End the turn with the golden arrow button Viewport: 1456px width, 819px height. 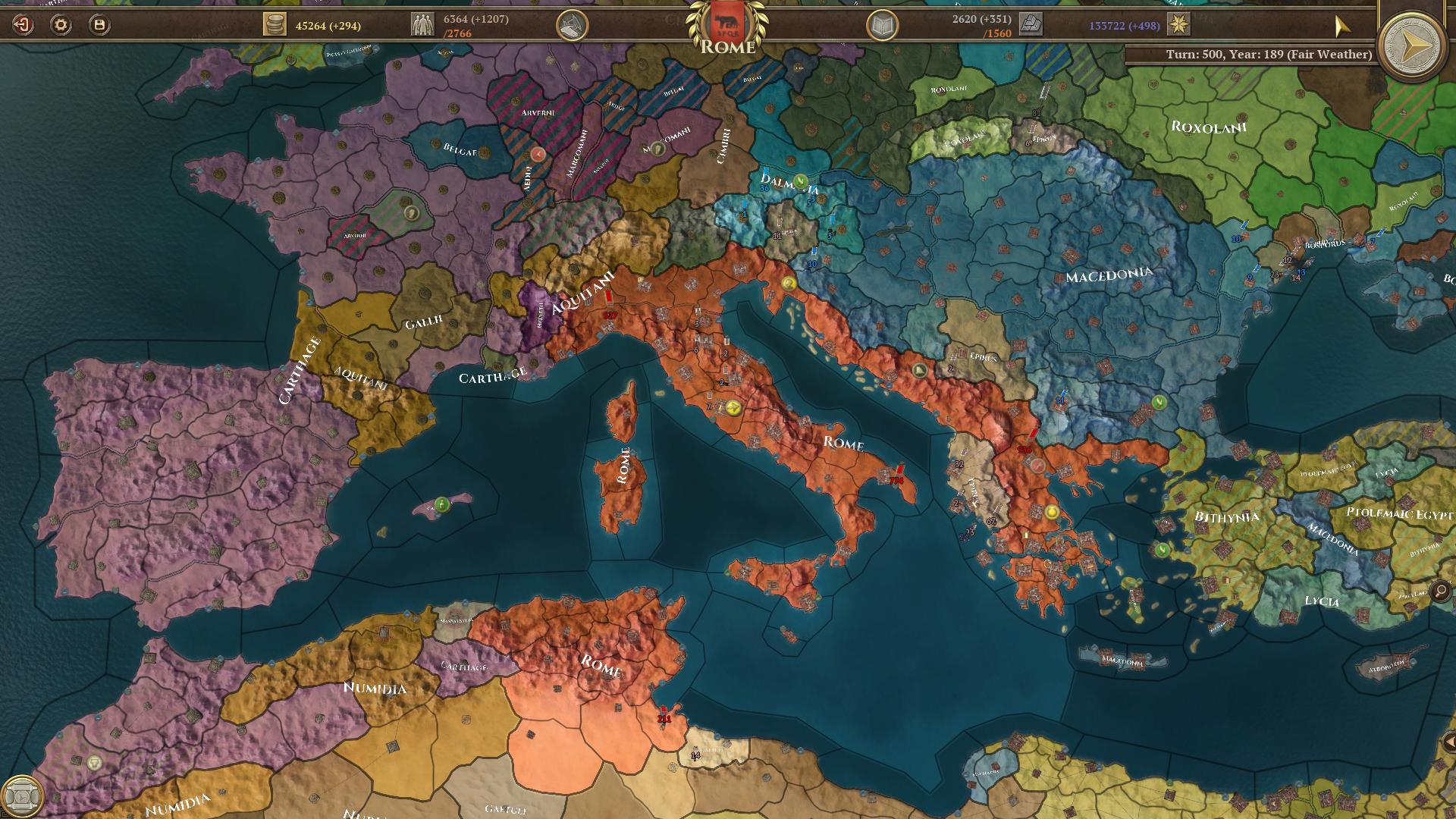(1415, 45)
